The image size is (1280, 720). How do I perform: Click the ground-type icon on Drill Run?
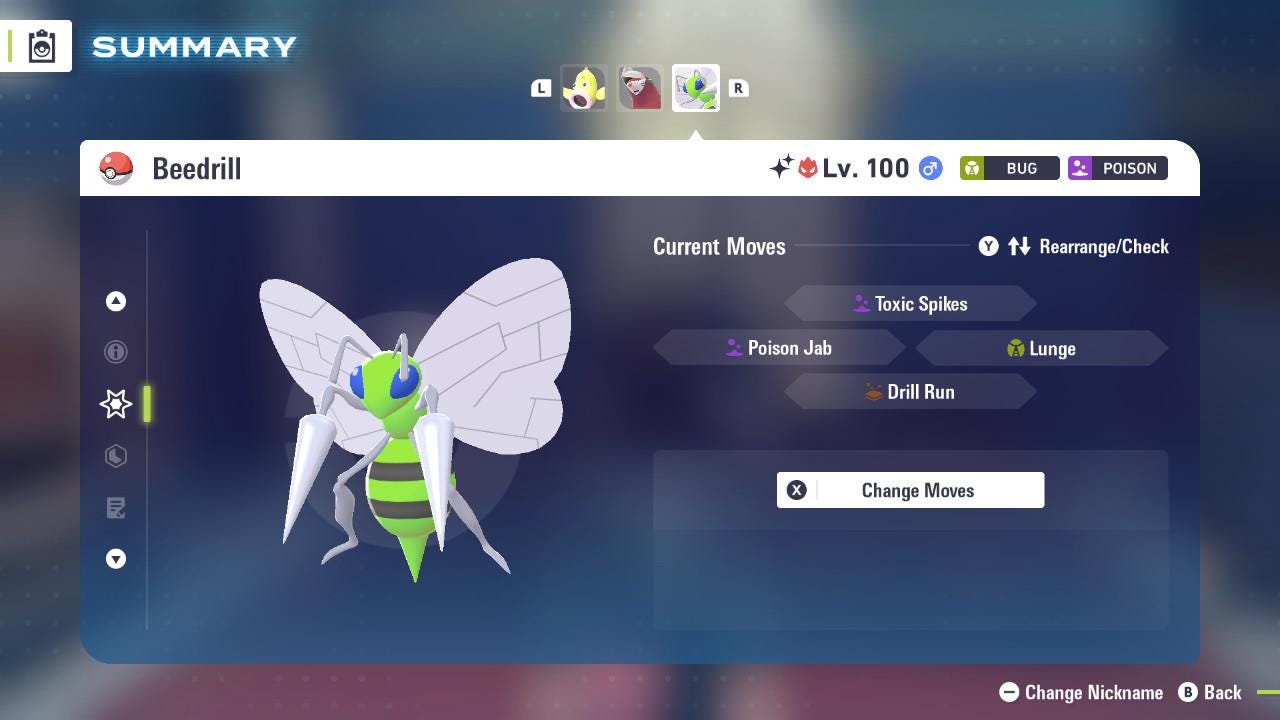(x=871, y=392)
